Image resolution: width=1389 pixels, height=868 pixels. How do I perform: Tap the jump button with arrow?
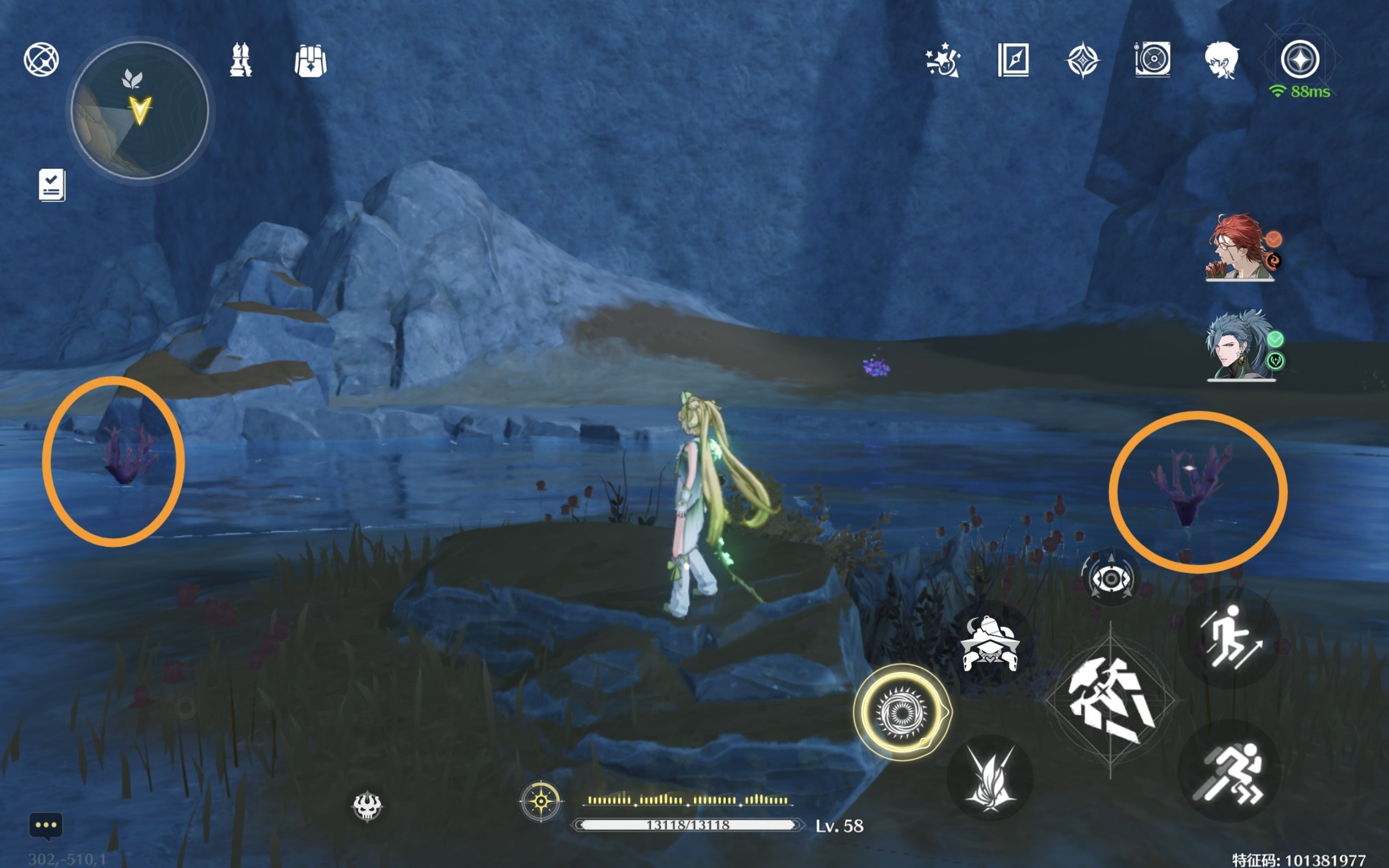pyautogui.click(x=1229, y=638)
